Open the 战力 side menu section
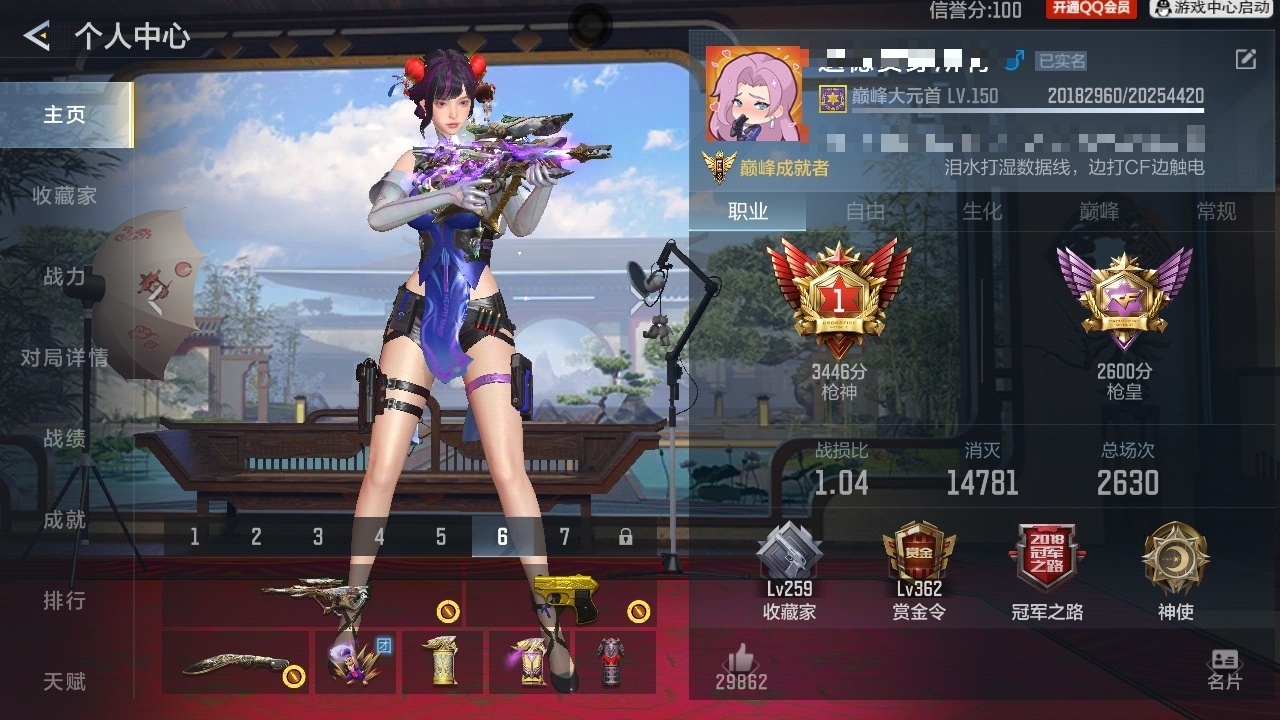The height and width of the screenshot is (720, 1280). [65, 277]
